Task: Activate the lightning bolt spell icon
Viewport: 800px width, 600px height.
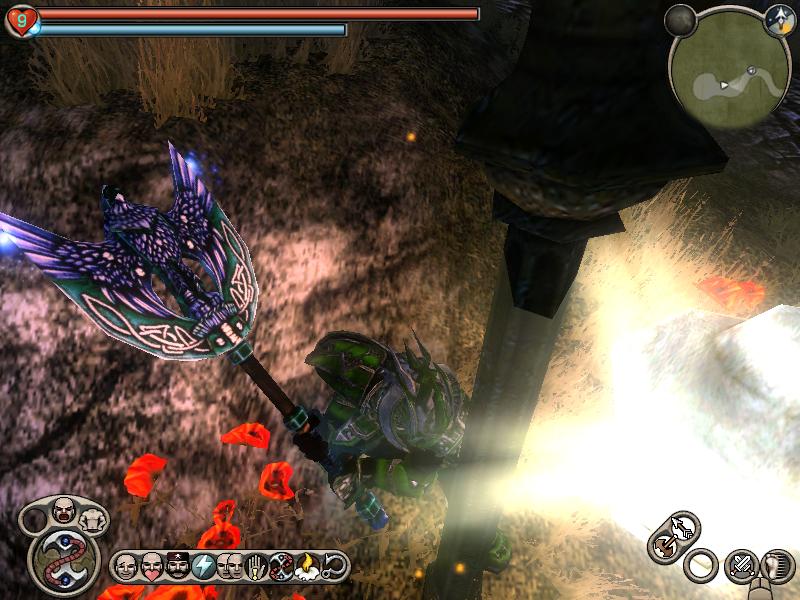Action: pos(203,566)
